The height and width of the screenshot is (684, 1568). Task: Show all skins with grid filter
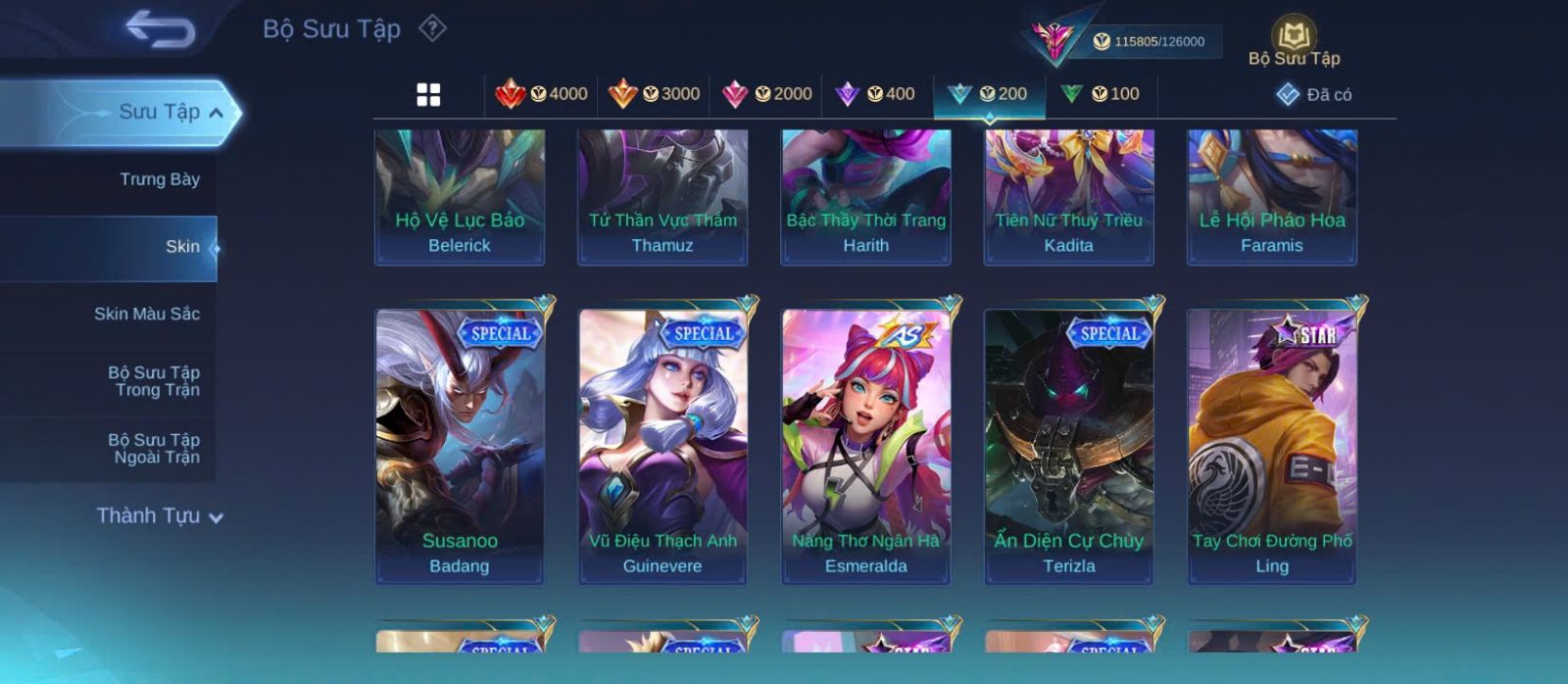click(428, 95)
